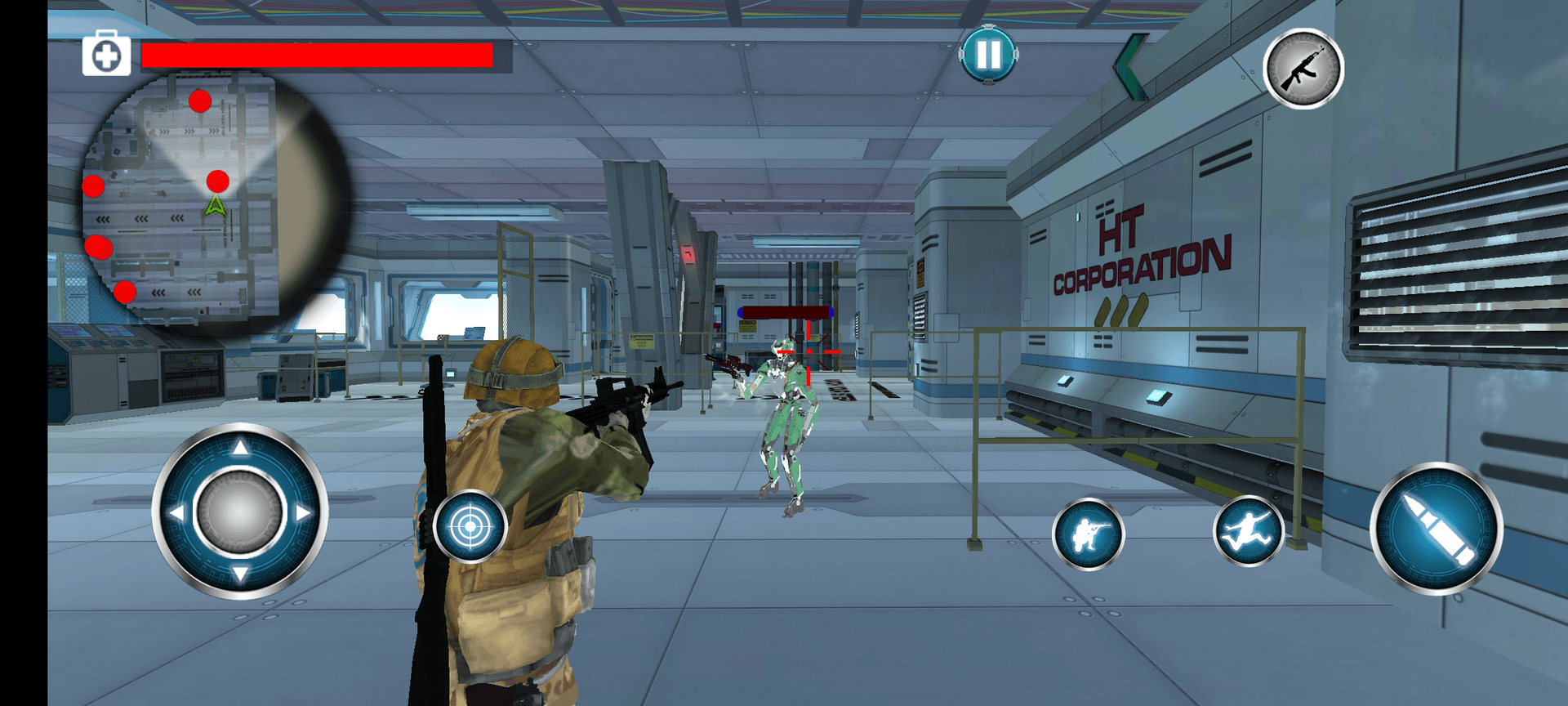Toggle crouch with the kneeling soldier button
Screen dimensions: 1568x706
point(1088,534)
